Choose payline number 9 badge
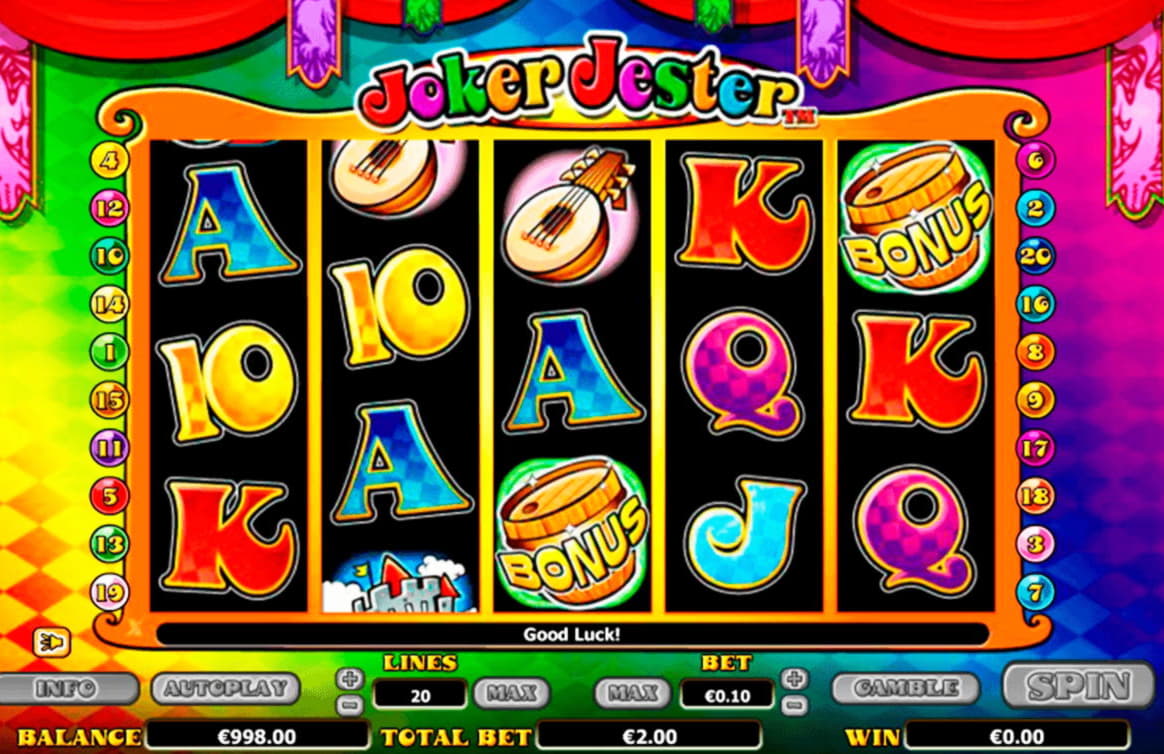1164x754 pixels. (1036, 400)
